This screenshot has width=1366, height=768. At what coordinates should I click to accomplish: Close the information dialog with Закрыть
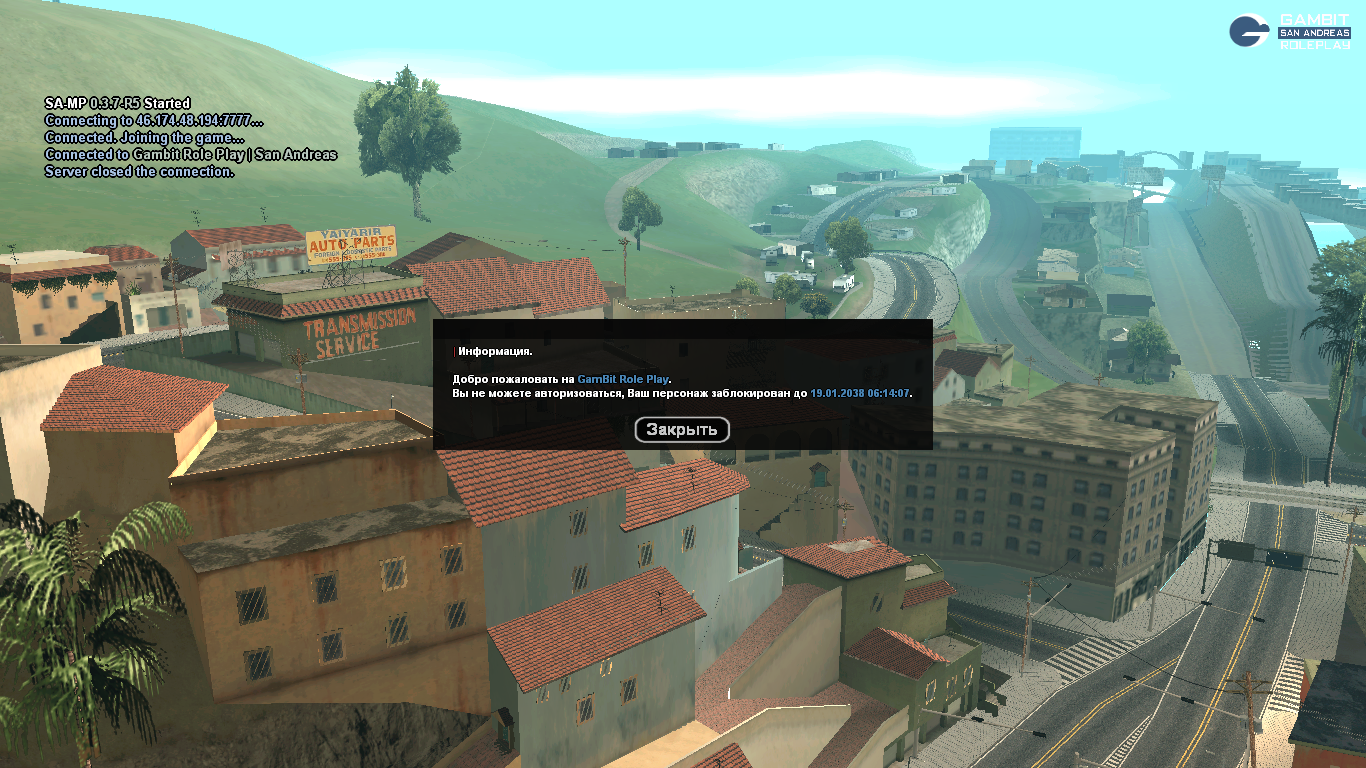click(682, 430)
